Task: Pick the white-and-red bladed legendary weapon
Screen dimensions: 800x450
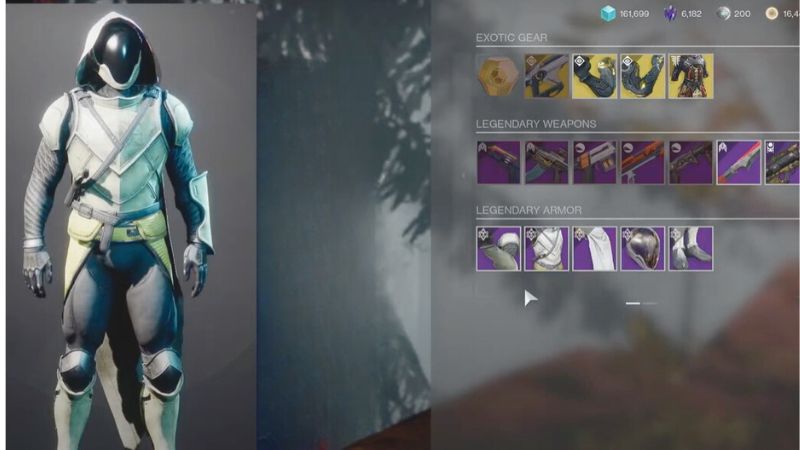Action: 739,162
